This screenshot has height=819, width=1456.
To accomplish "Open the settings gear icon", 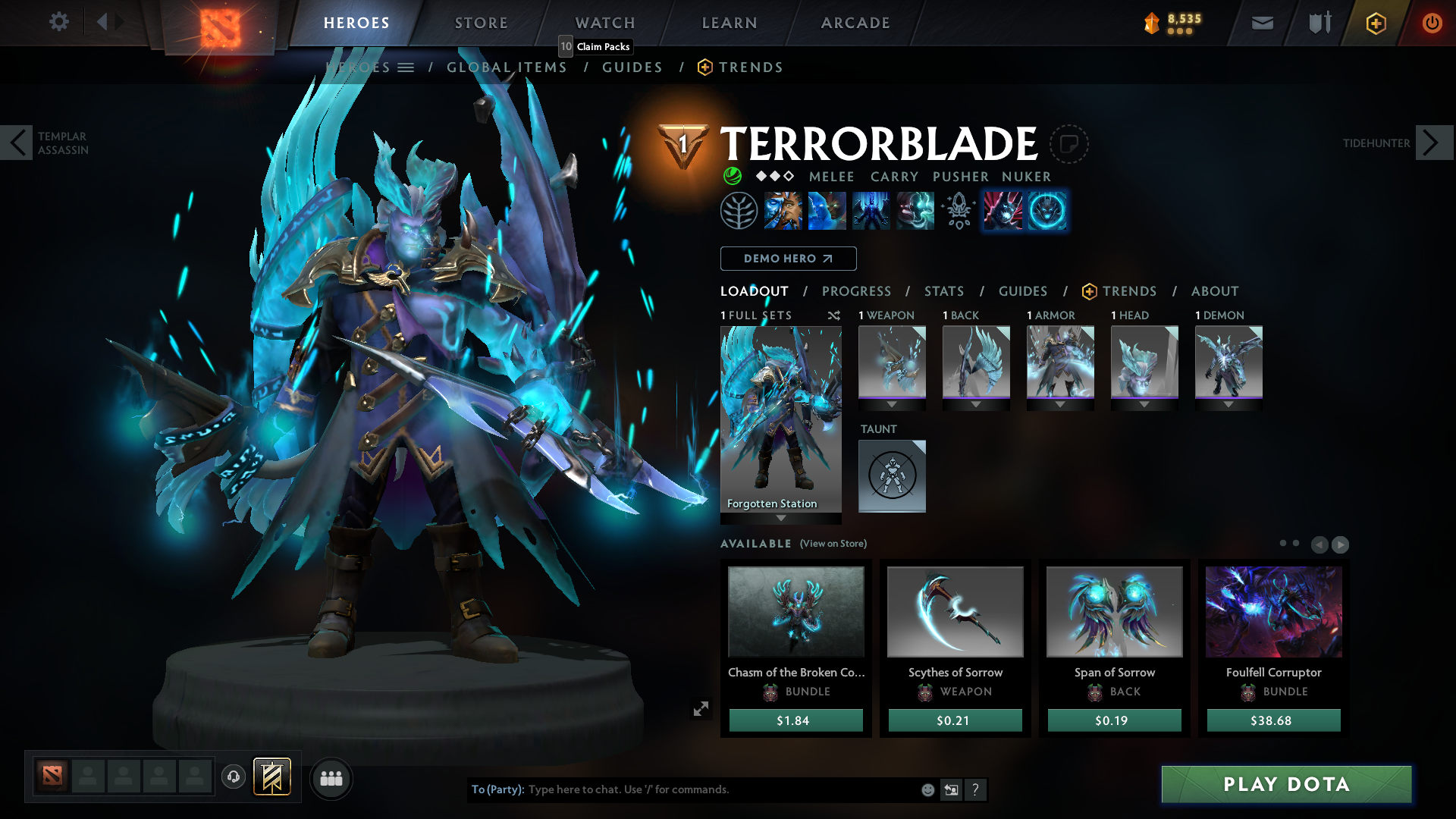I will pos(59,22).
